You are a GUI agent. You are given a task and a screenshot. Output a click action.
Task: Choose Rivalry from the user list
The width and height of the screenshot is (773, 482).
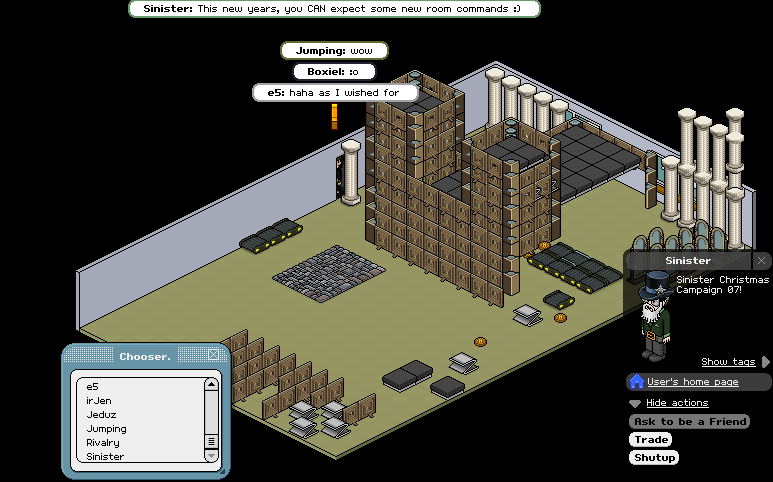coord(105,442)
